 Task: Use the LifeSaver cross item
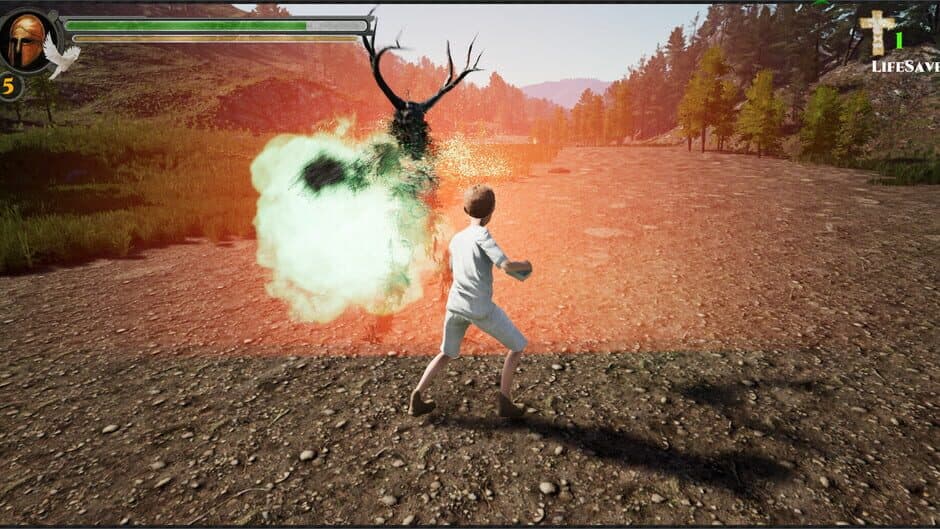pos(877,33)
